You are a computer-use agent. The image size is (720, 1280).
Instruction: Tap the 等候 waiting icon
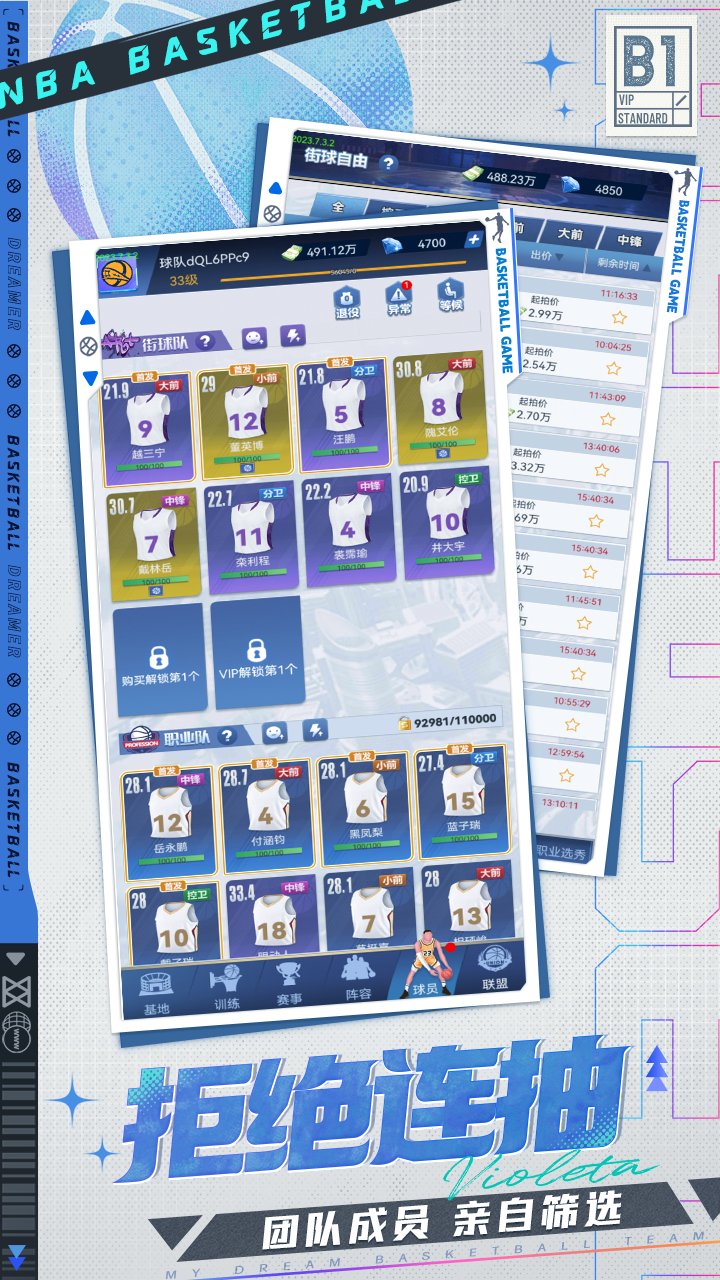click(450, 294)
